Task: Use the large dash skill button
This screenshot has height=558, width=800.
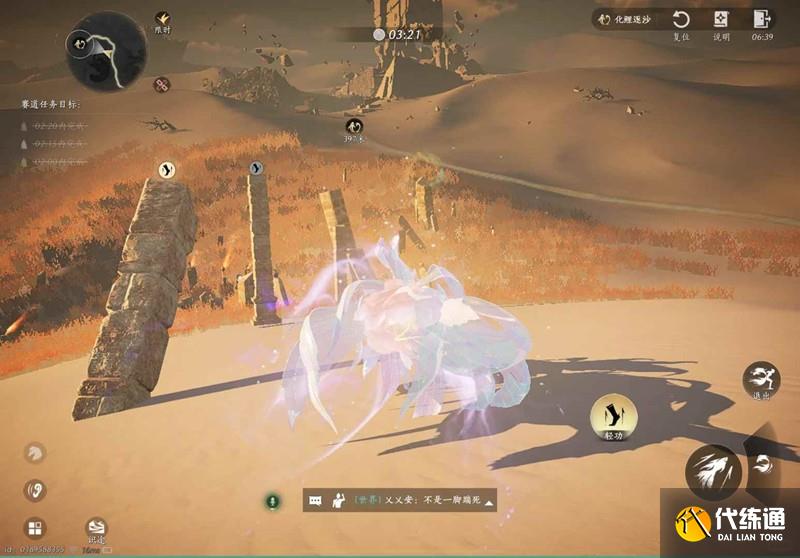Action: [x=713, y=472]
